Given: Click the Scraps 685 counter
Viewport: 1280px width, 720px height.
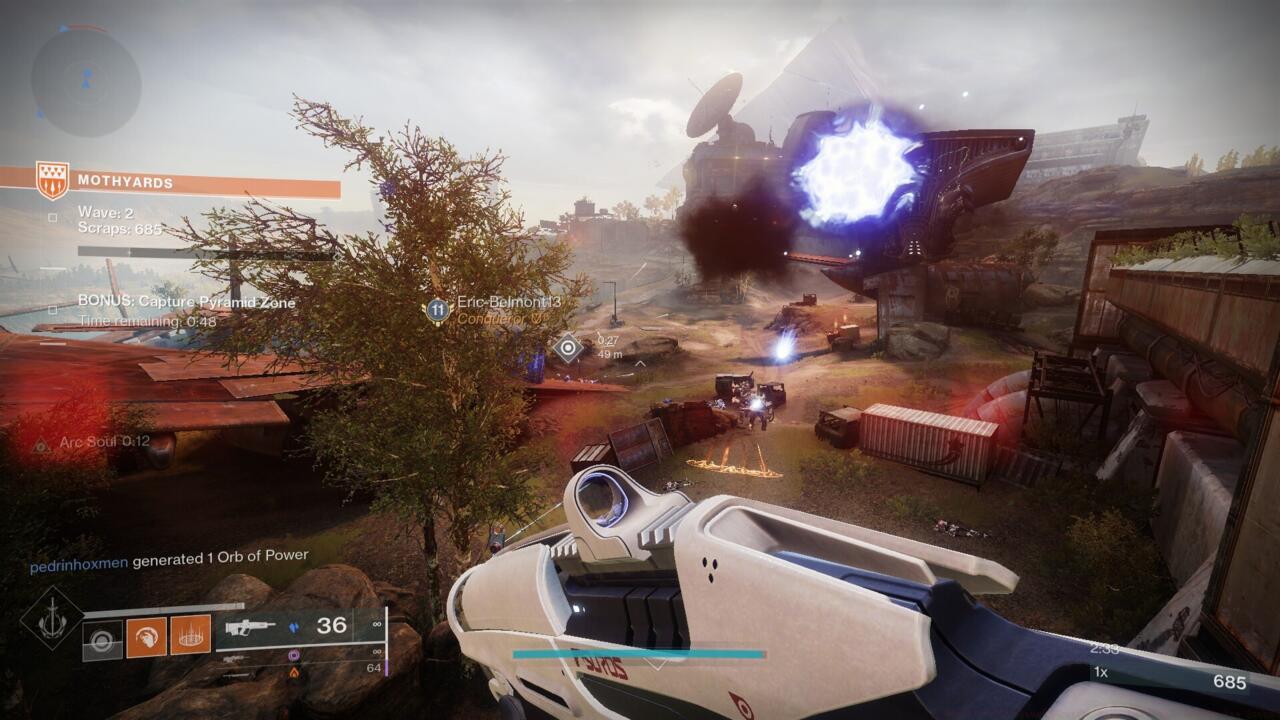Looking at the screenshot, I should coord(119,228).
